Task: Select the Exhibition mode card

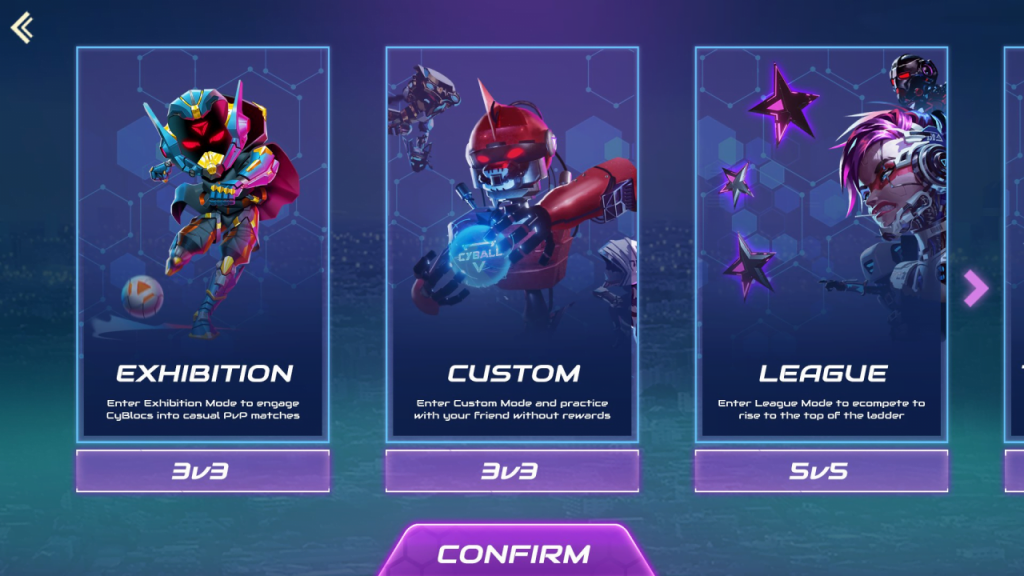Action: pos(203,243)
